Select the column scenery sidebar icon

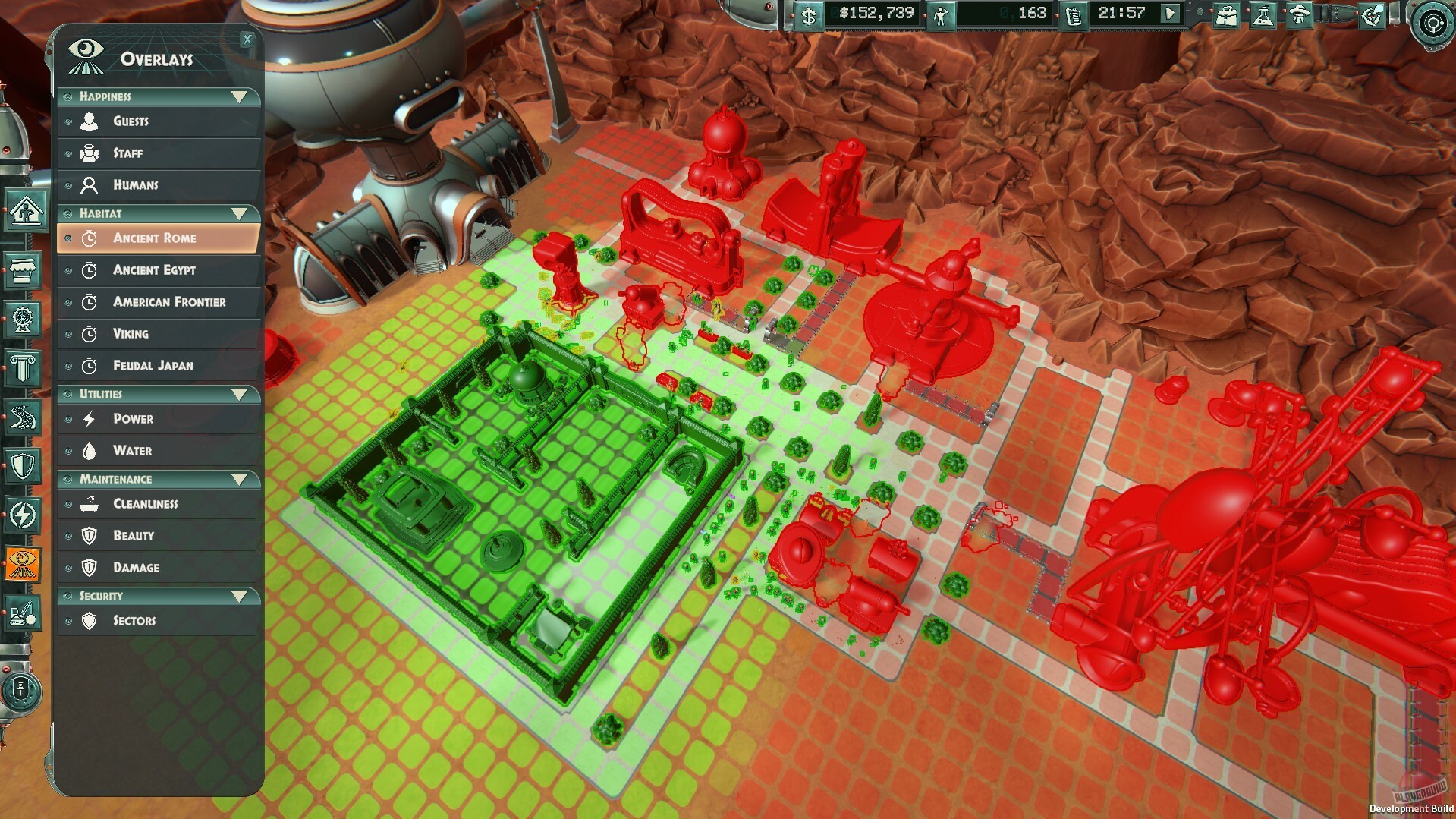pos(21,365)
